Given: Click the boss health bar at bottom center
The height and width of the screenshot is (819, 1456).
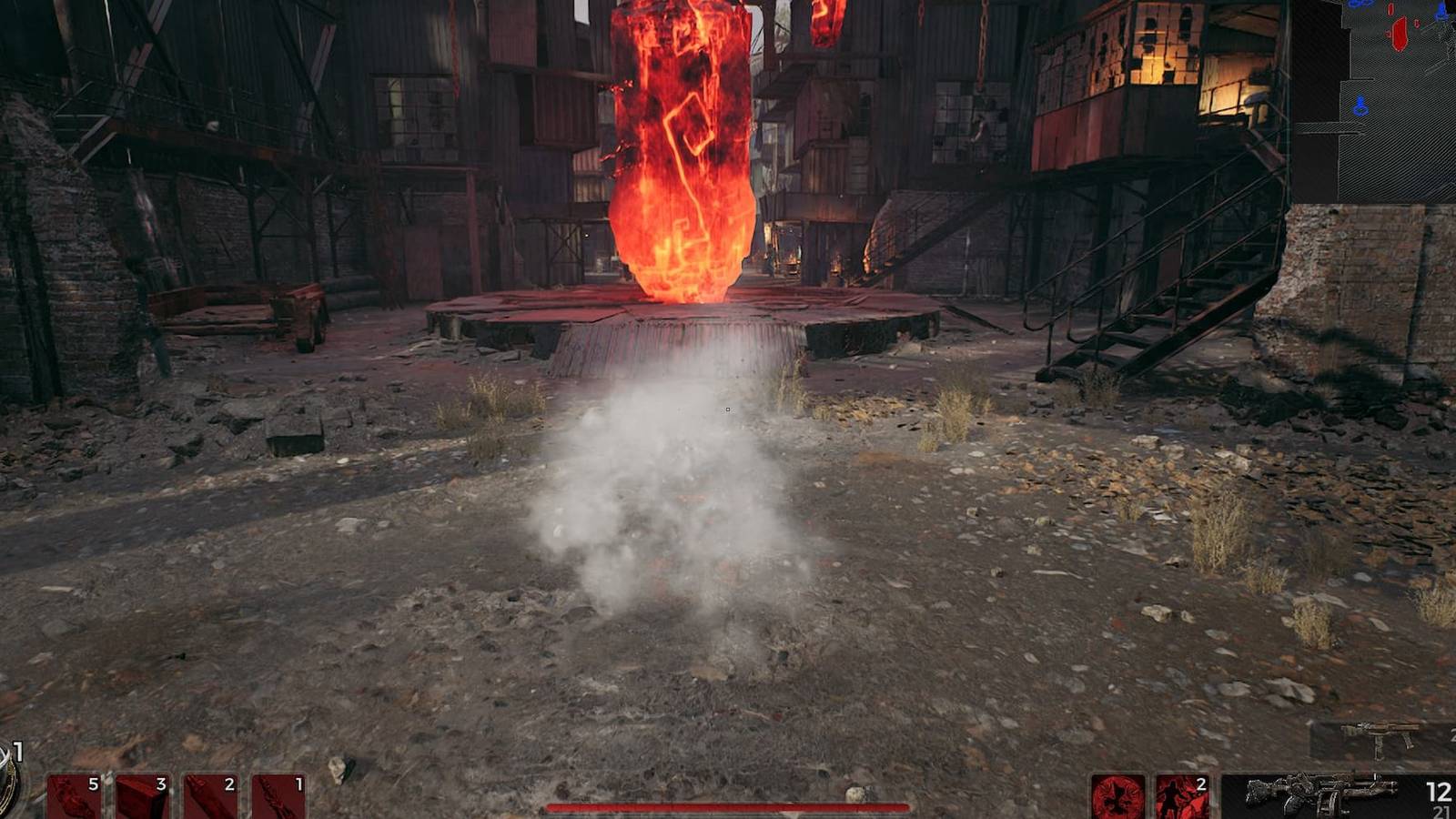Looking at the screenshot, I should click(728, 808).
